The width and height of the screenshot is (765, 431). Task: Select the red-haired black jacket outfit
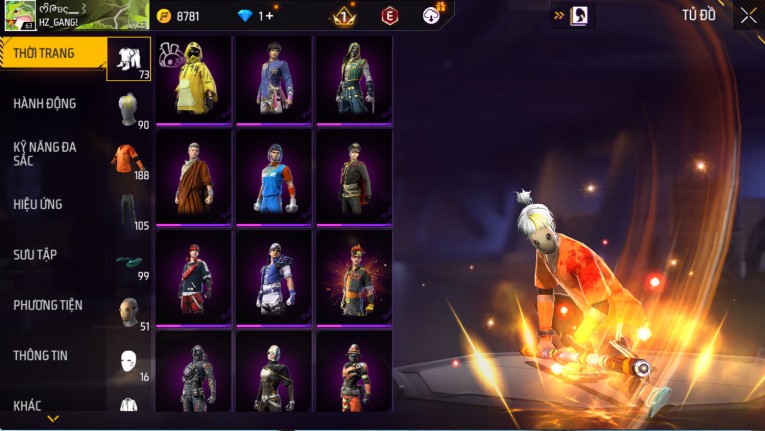(193, 277)
